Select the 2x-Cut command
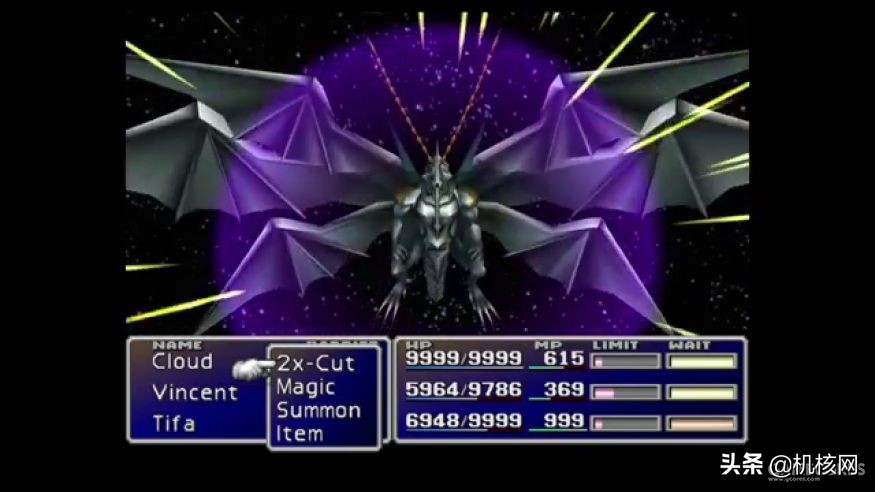875x492 pixels. [315, 364]
